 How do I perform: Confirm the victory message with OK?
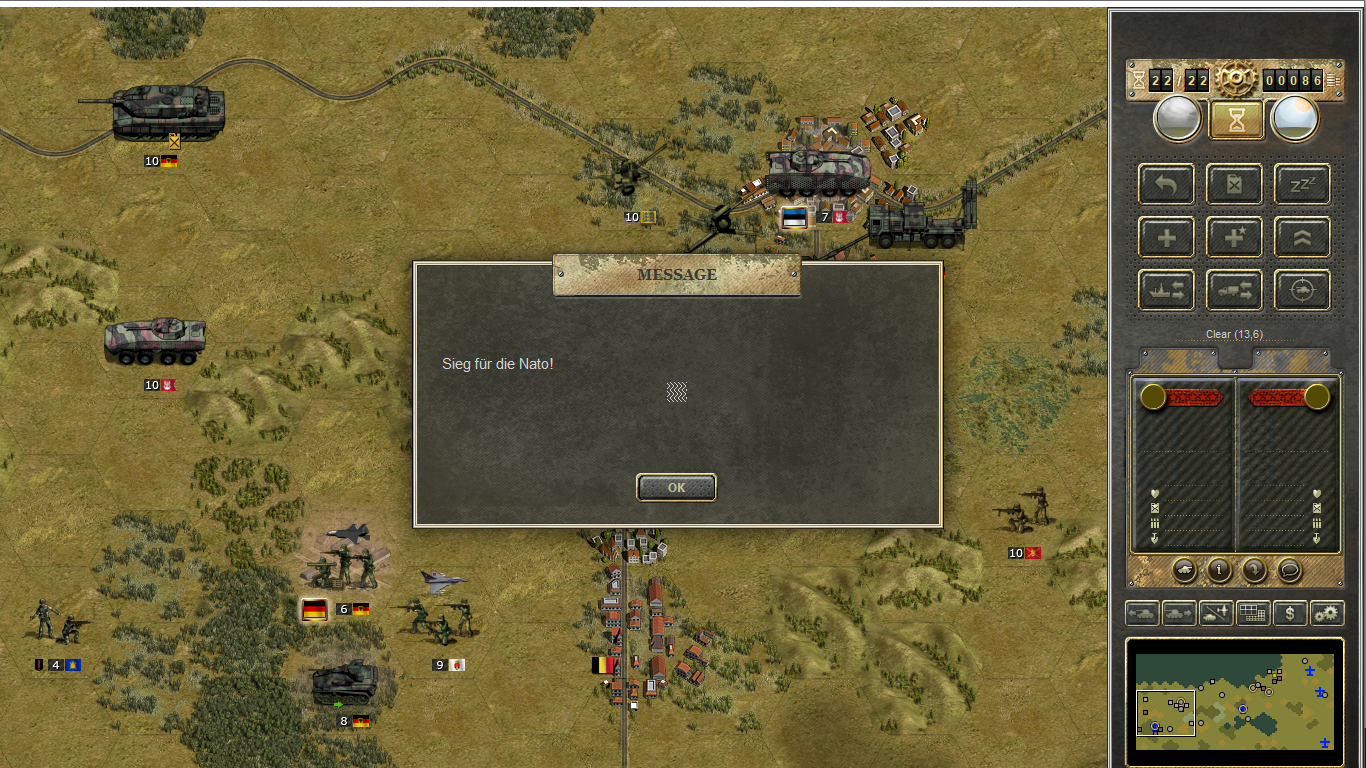pyautogui.click(x=676, y=487)
